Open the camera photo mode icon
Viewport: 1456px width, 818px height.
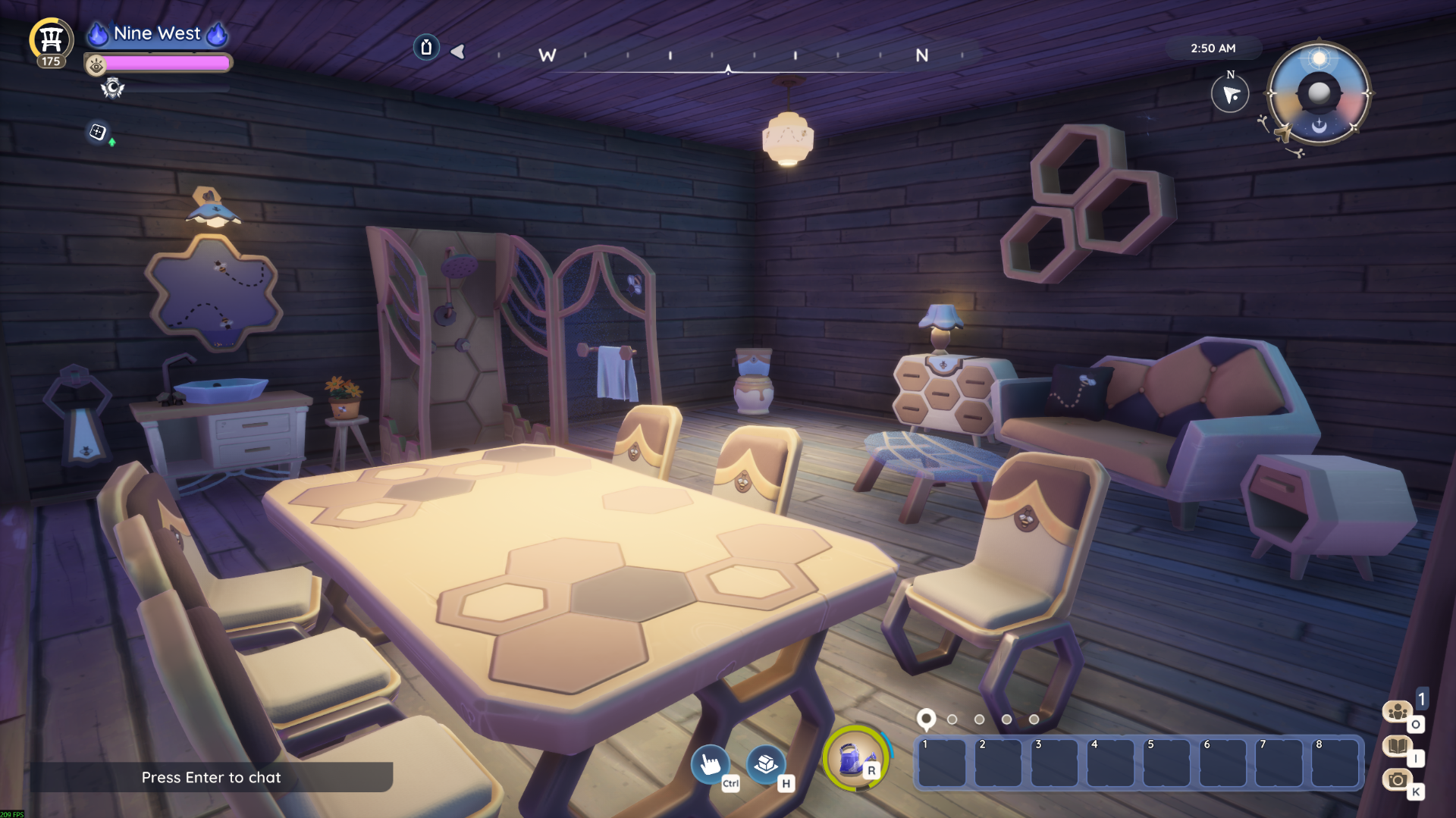click(x=1397, y=779)
